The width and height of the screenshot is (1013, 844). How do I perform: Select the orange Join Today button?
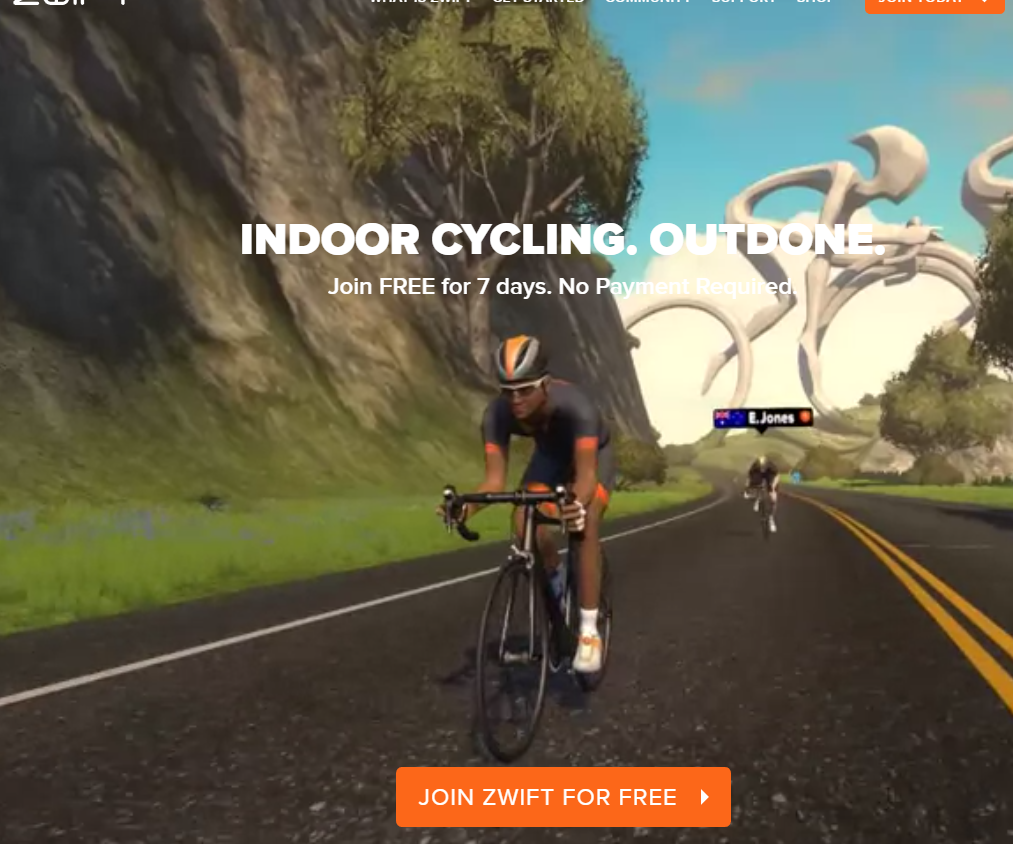(934, 5)
